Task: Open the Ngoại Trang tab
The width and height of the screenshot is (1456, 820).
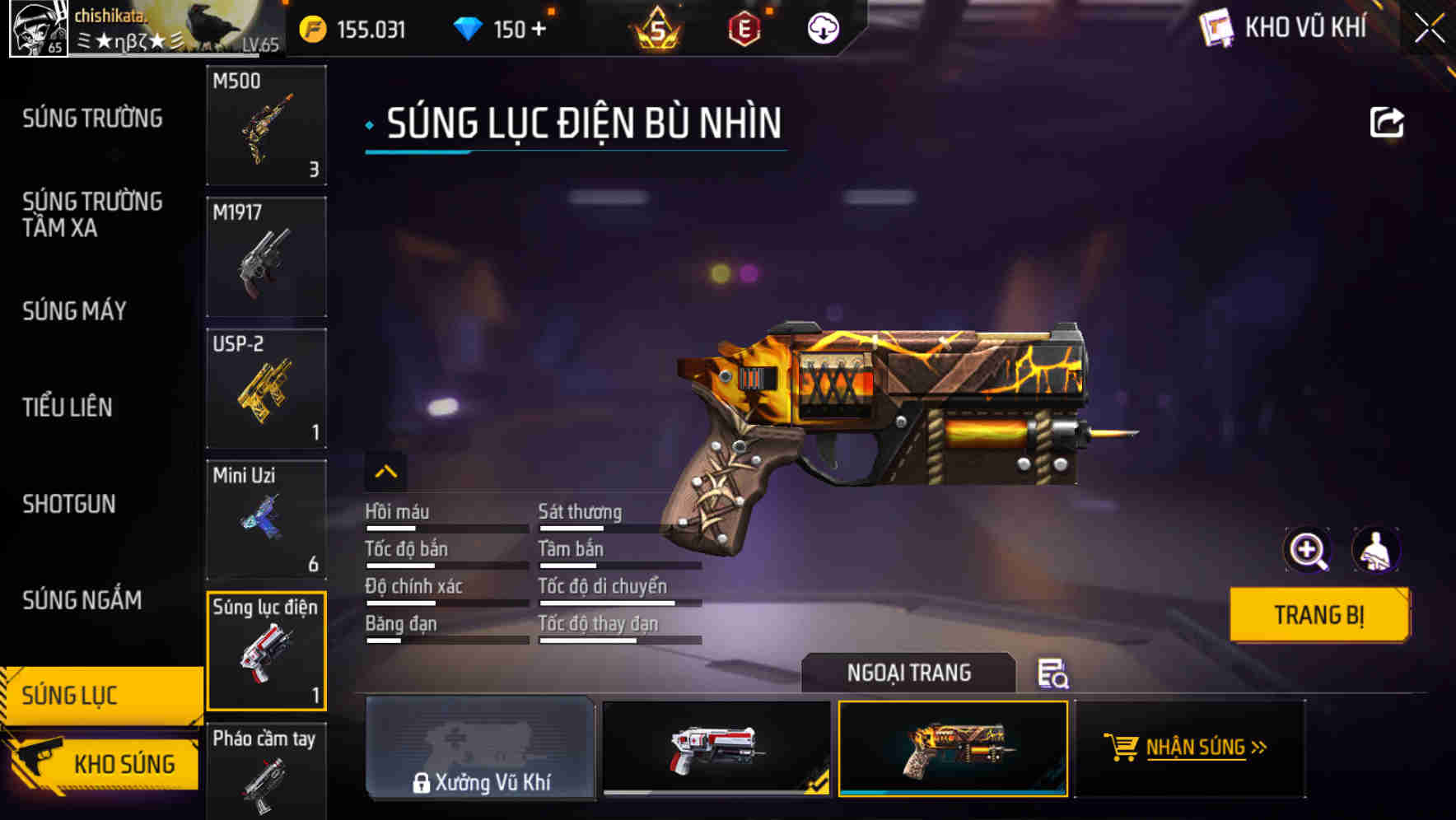Action: click(909, 673)
